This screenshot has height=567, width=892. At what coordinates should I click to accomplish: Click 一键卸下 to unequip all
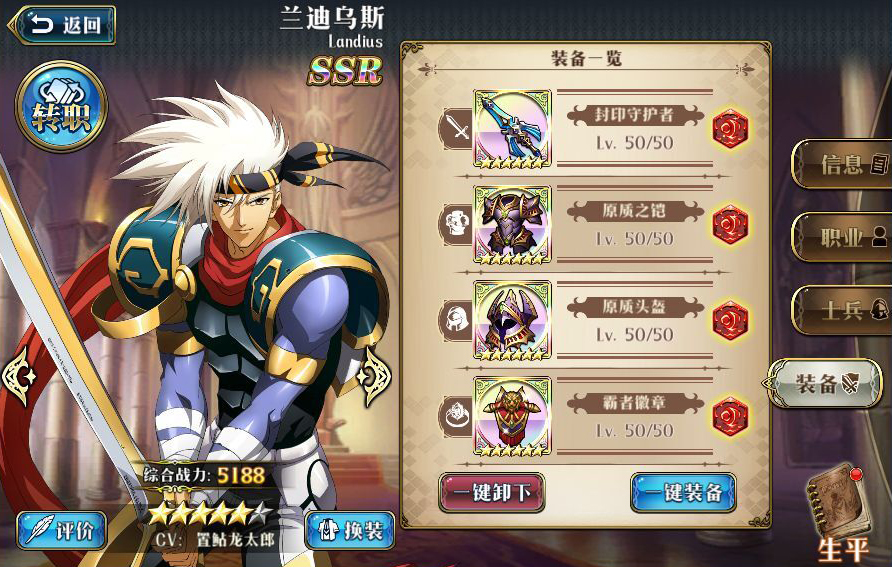(x=492, y=492)
